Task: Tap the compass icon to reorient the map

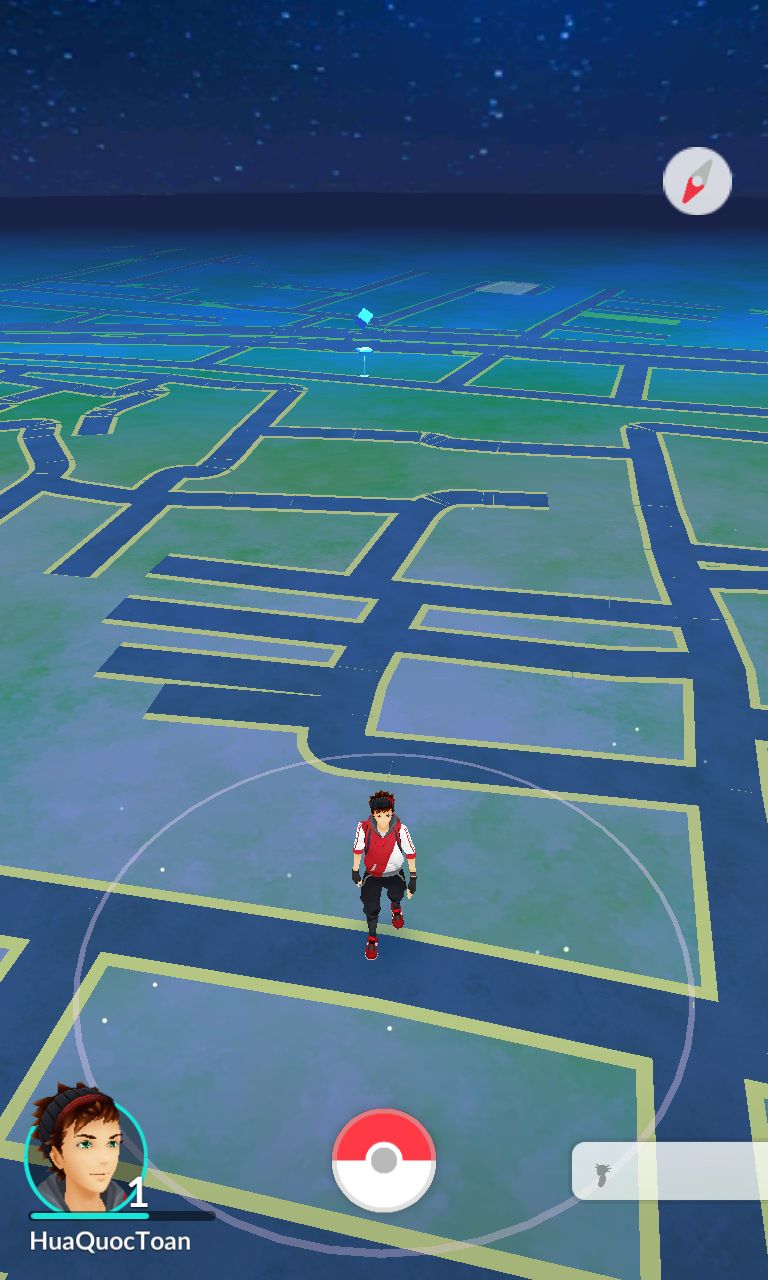Action: [697, 181]
